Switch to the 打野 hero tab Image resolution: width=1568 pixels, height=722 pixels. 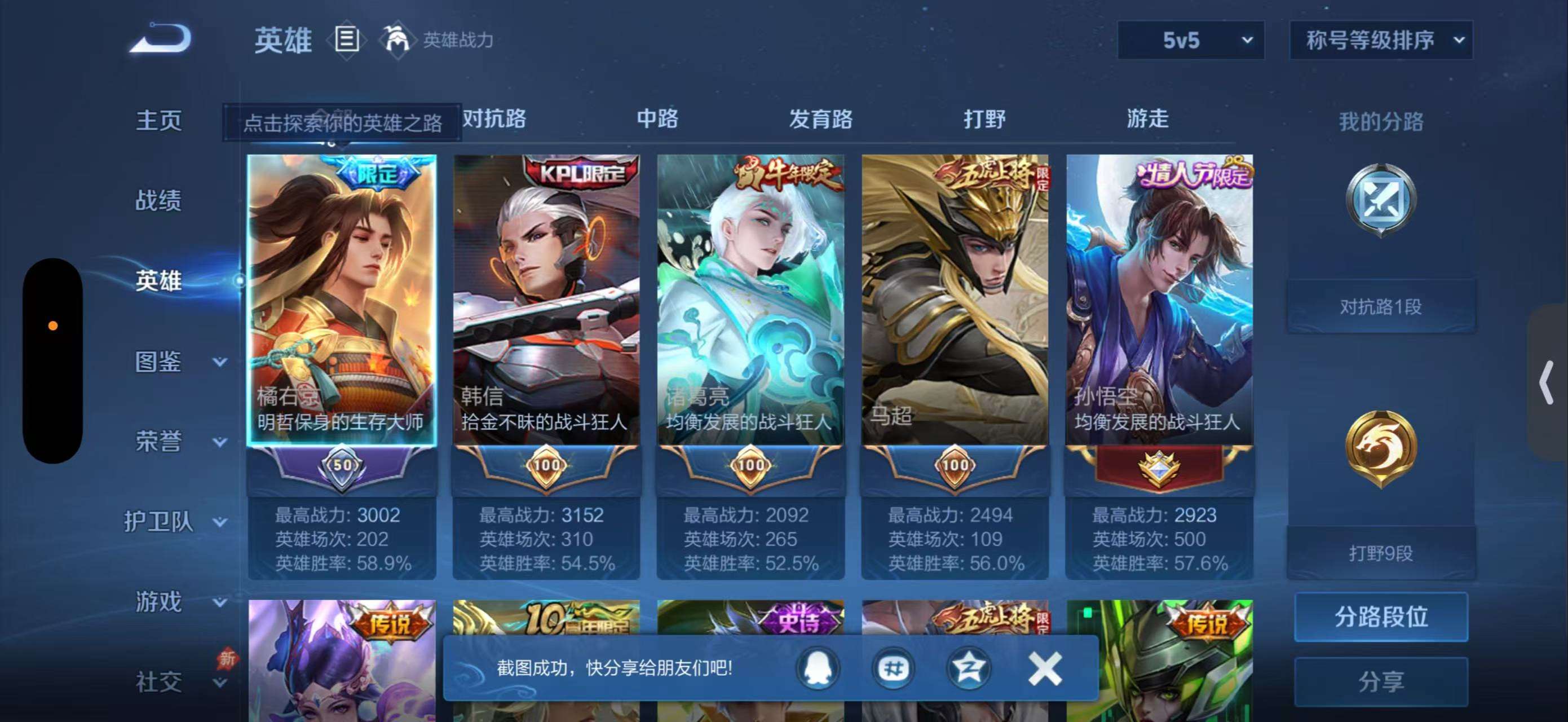click(982, 120)
